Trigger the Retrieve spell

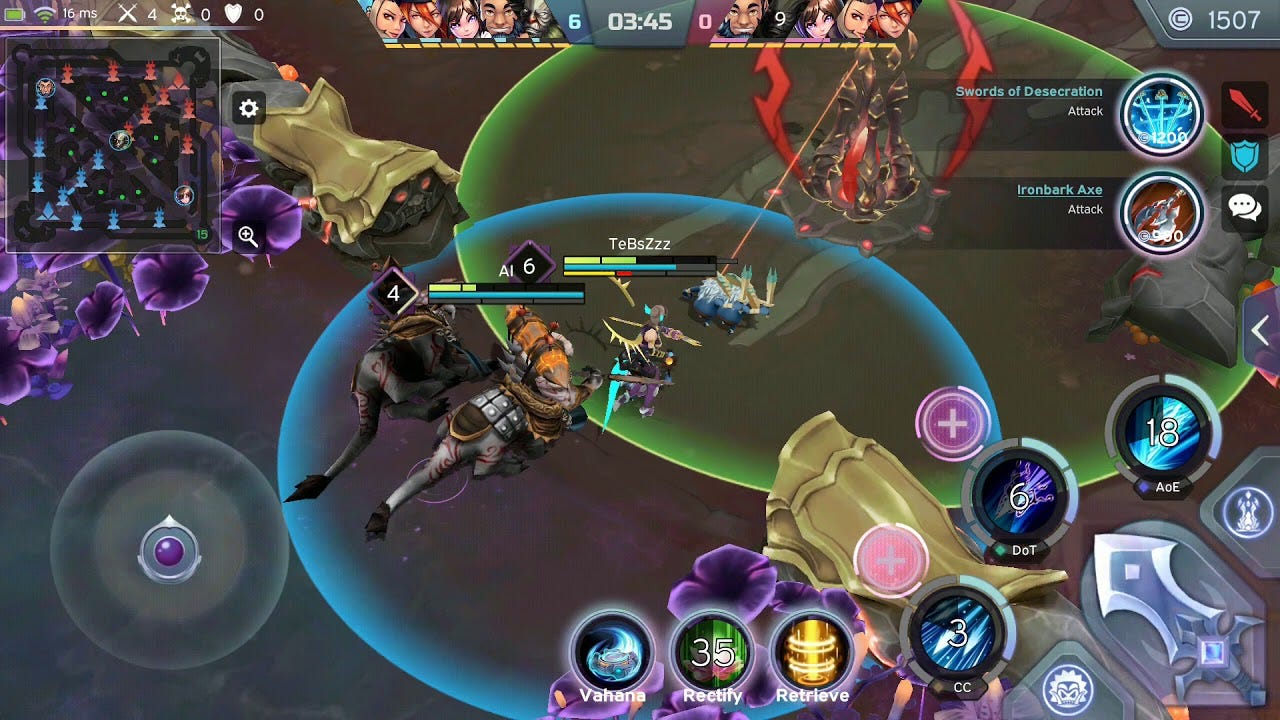click(812, 654)
